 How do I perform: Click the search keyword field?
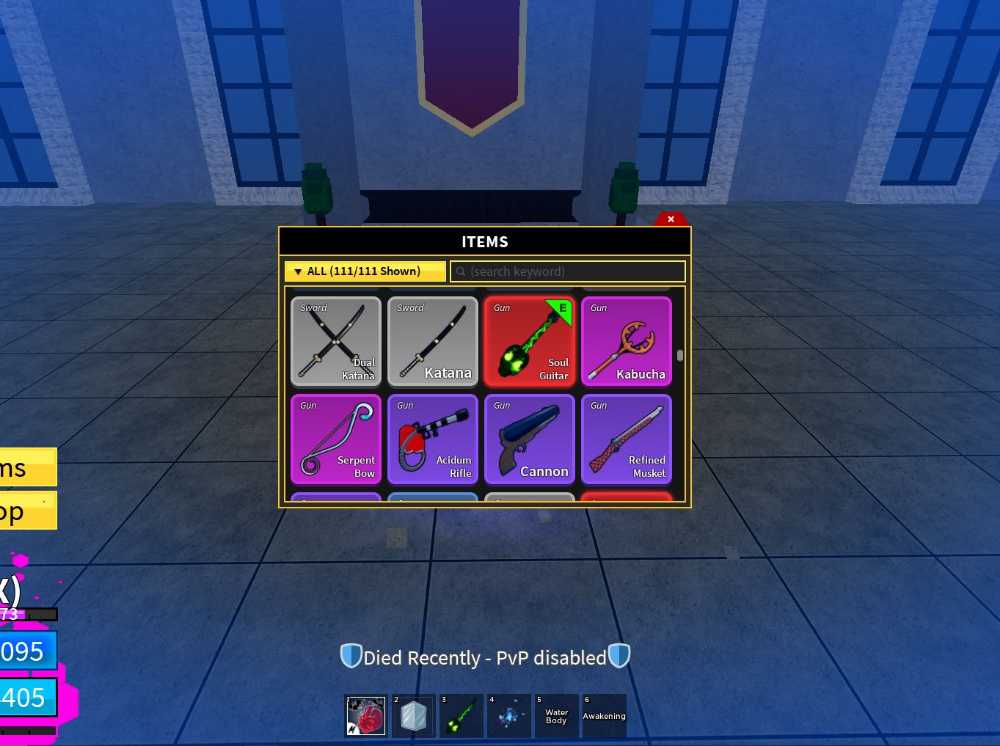click(568, 271)
